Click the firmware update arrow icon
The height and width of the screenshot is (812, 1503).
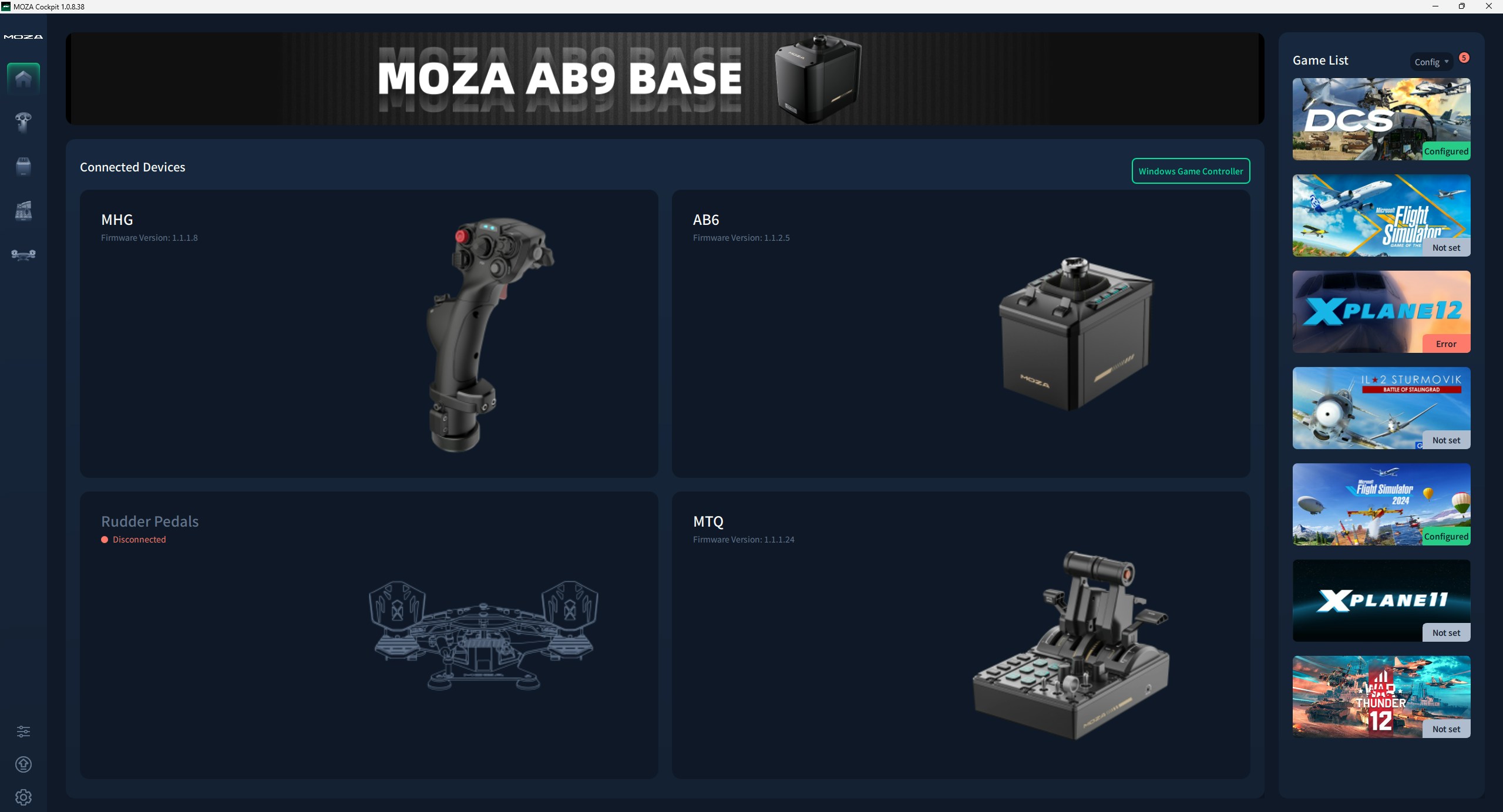(x=23, y=764)
